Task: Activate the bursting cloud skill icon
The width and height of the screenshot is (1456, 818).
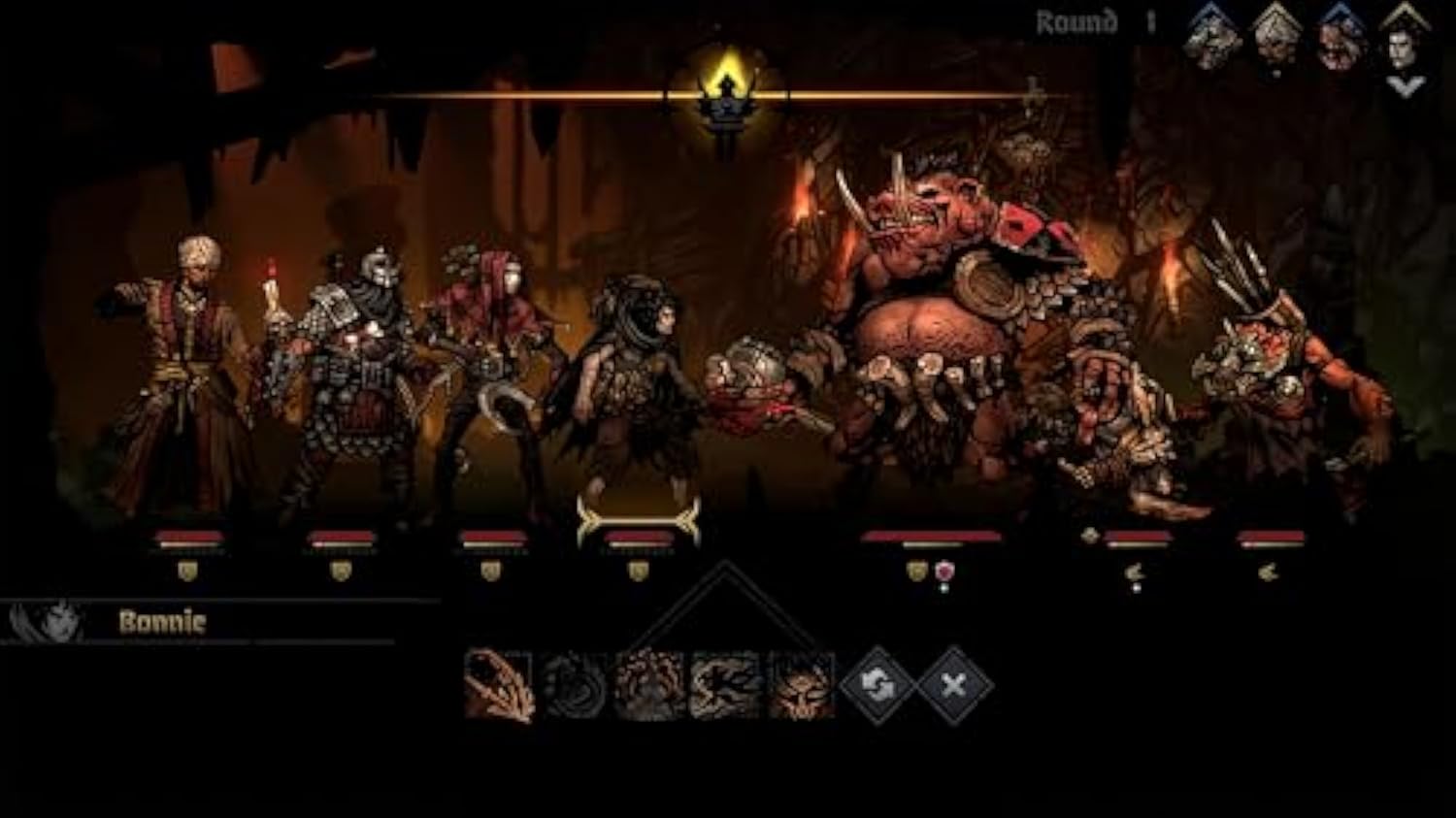Action: click(649, 685)
